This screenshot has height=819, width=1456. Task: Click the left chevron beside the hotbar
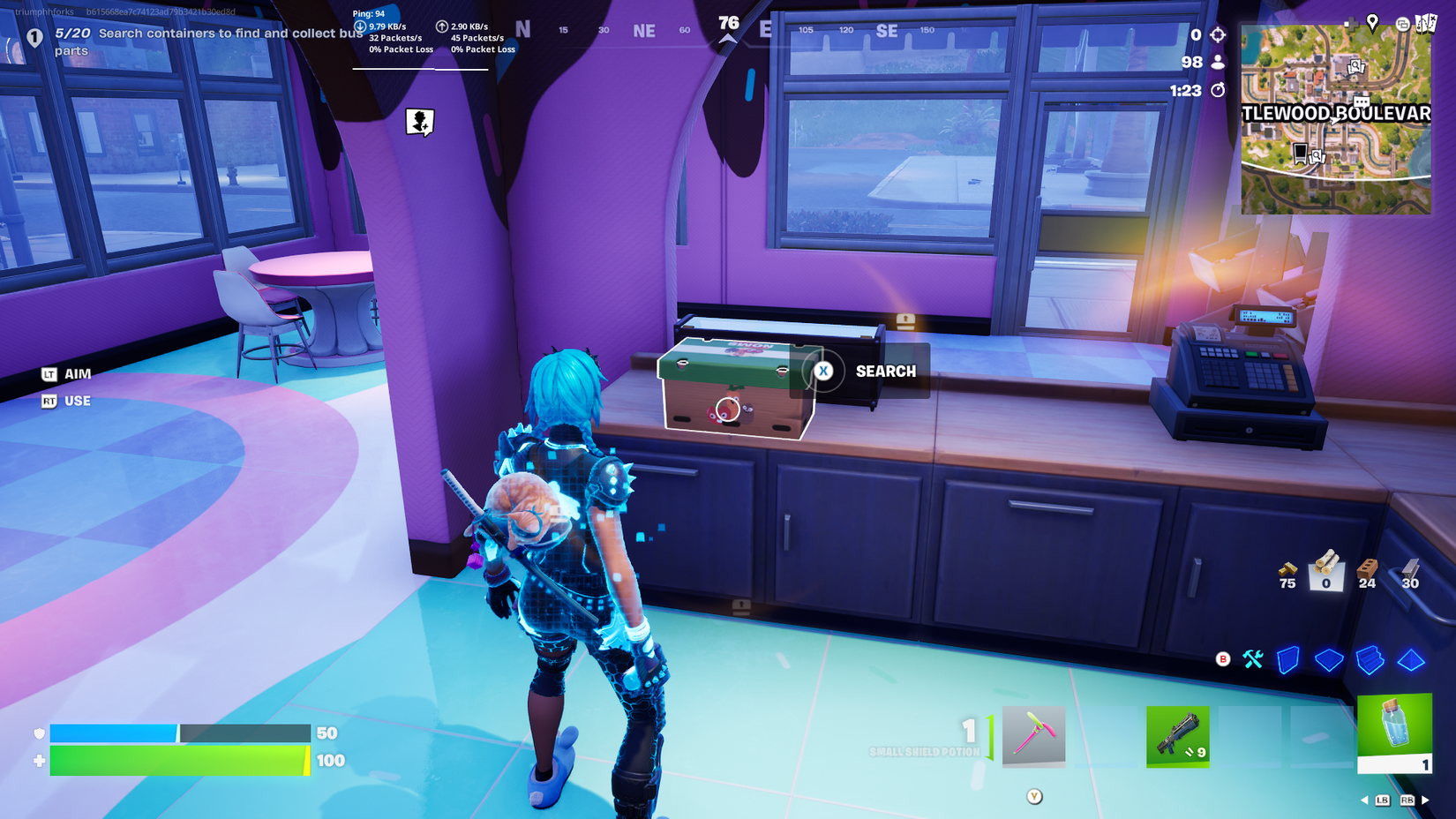[x=1366, y=800]
